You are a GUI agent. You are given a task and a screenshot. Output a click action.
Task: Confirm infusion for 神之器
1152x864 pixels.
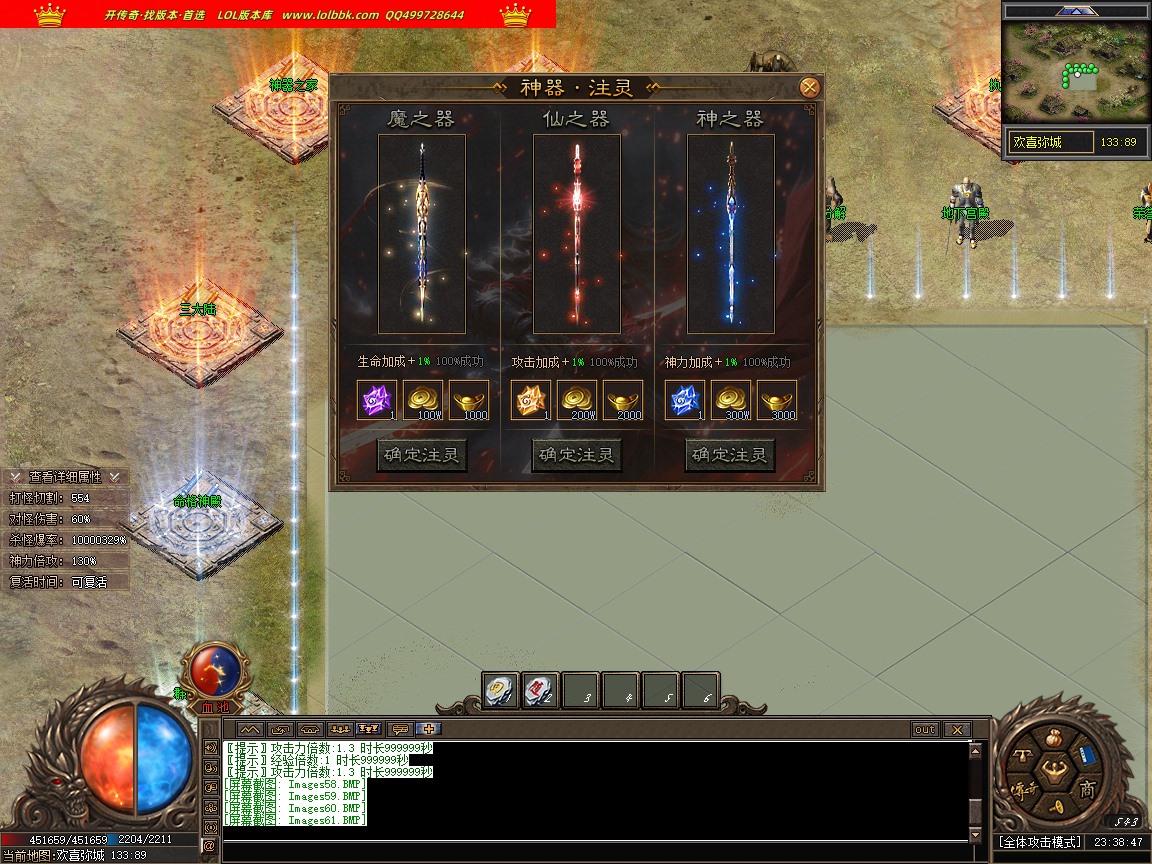731,456
